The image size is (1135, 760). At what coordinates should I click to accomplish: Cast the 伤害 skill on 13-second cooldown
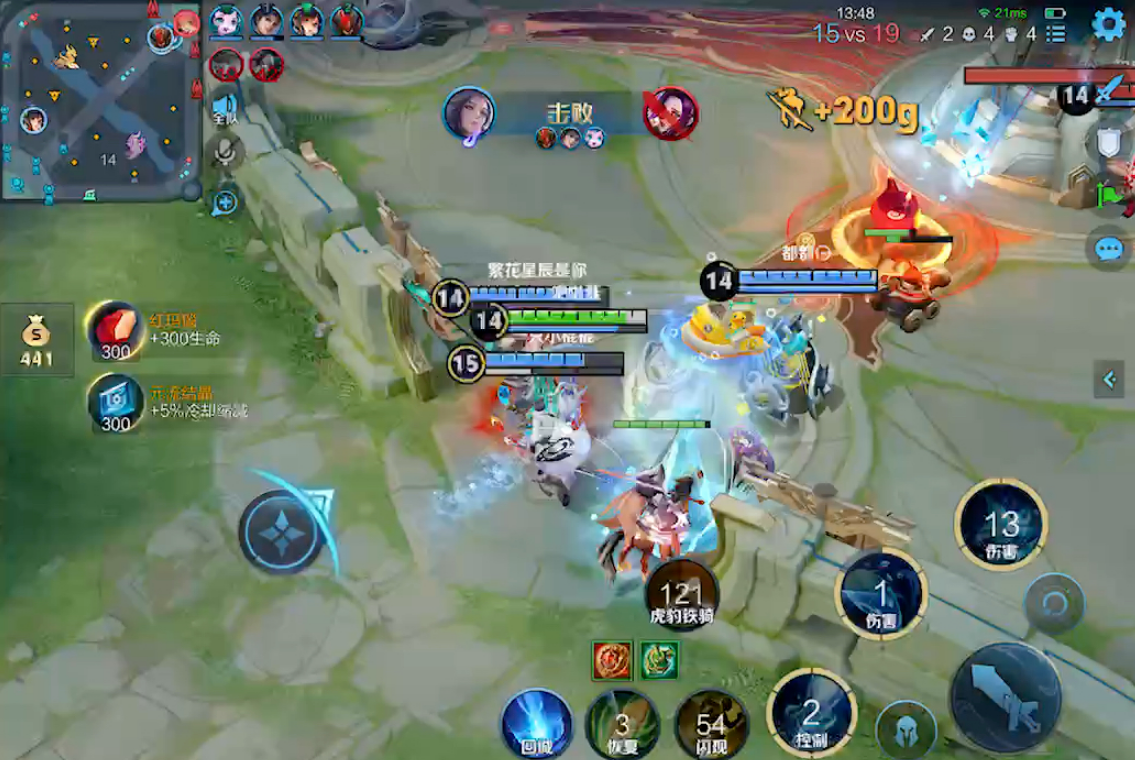[x=1001, y=524]
